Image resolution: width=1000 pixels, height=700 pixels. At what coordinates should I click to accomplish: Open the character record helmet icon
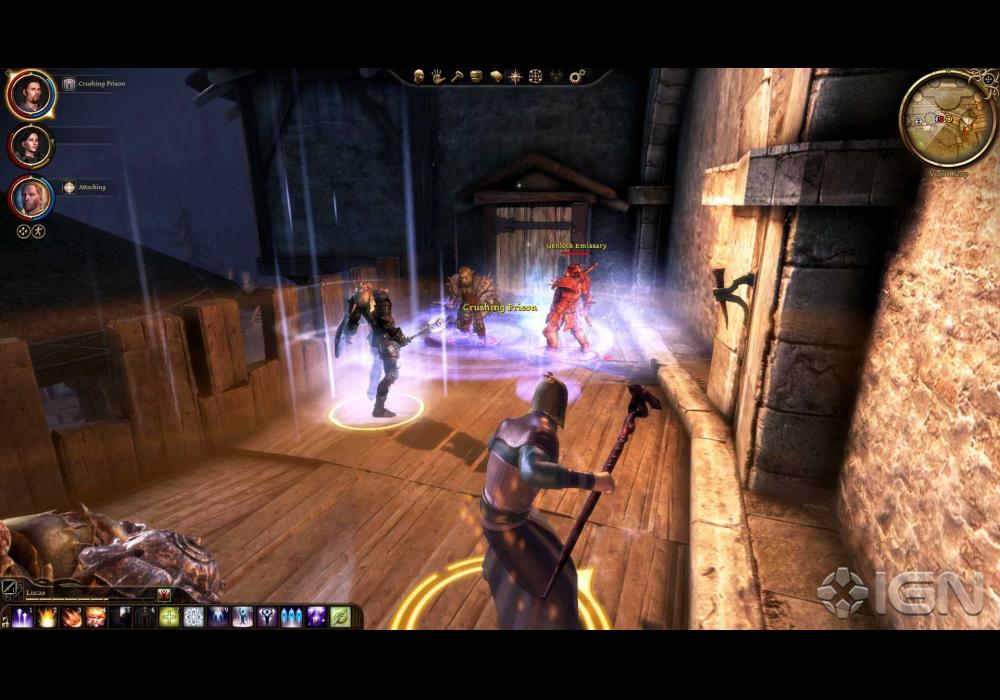[x=419, y=76]
